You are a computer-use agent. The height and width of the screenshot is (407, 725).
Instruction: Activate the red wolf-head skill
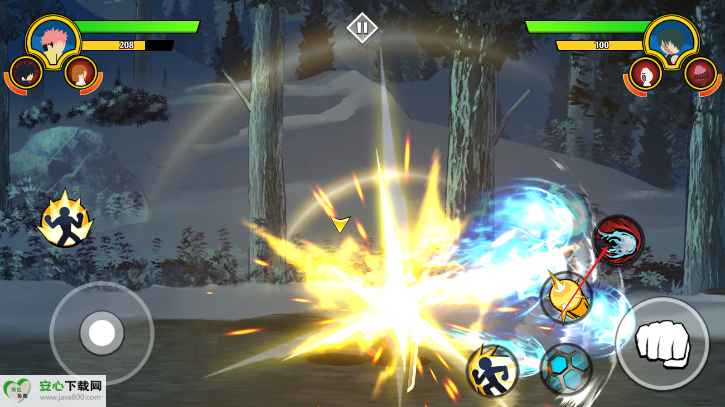[x=618, y=240]
